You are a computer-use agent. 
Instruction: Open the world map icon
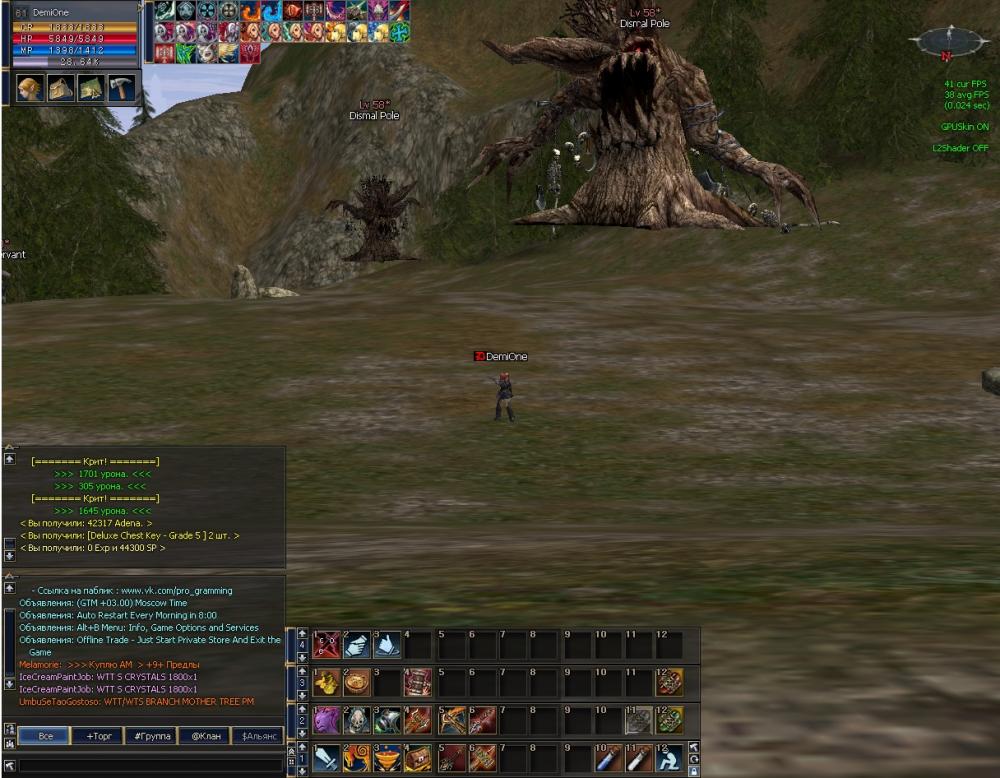90,88
